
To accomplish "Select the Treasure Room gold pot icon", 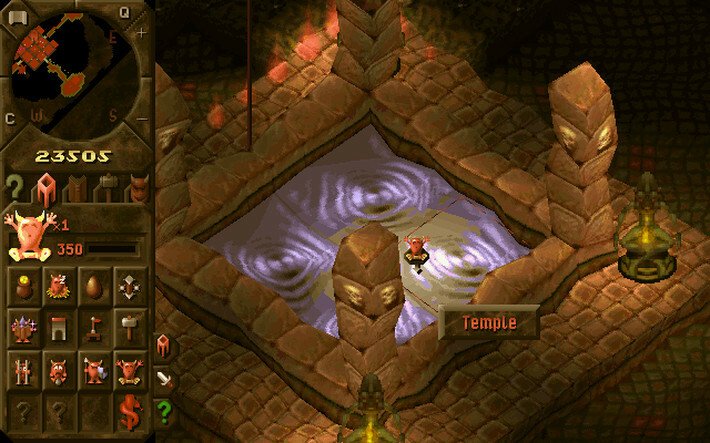I will [24, 289].
